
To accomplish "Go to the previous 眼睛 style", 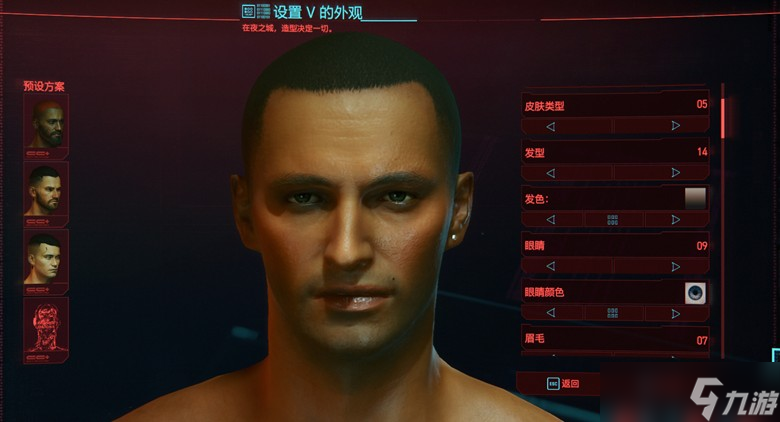I will pos(551,267).
